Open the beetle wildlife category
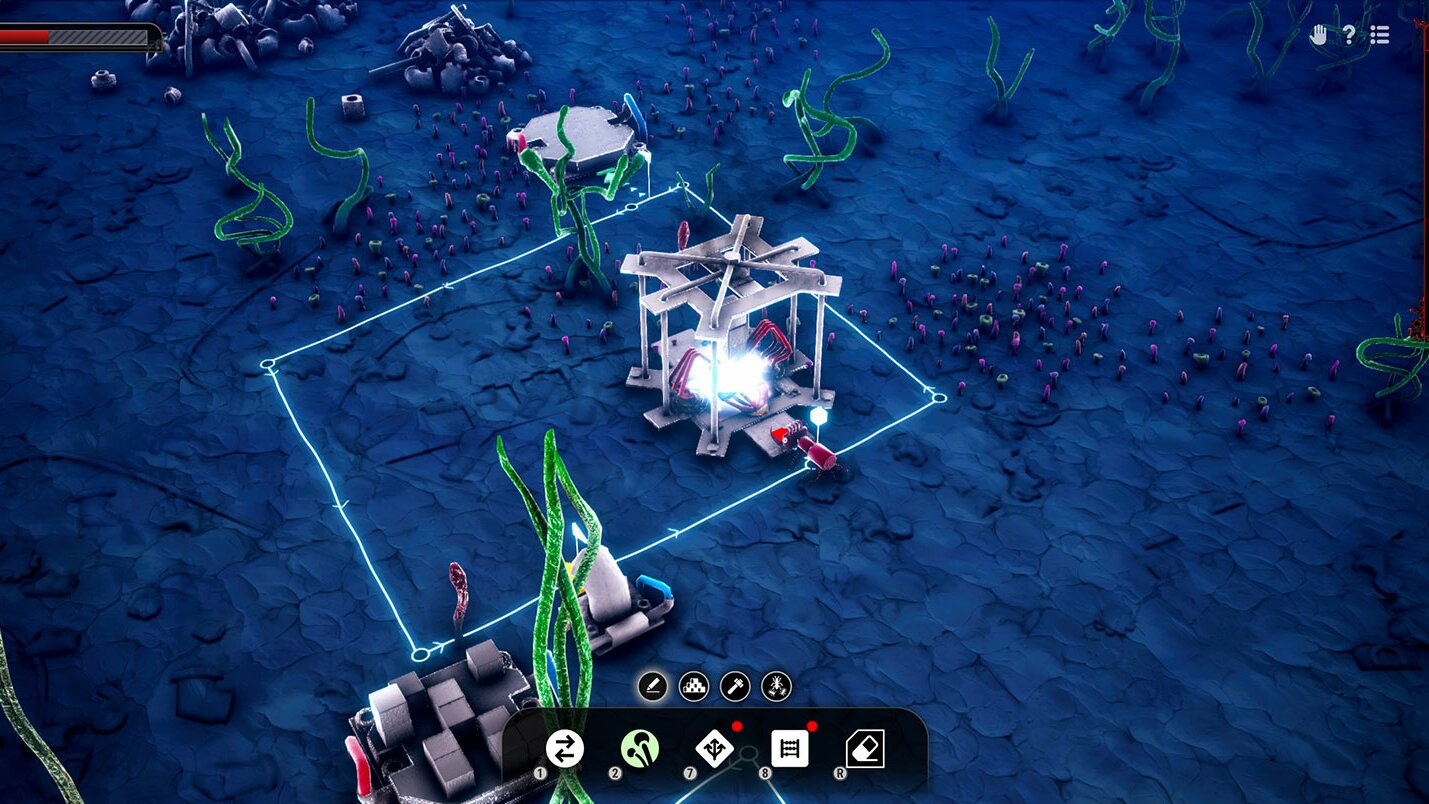 (776, 686)
